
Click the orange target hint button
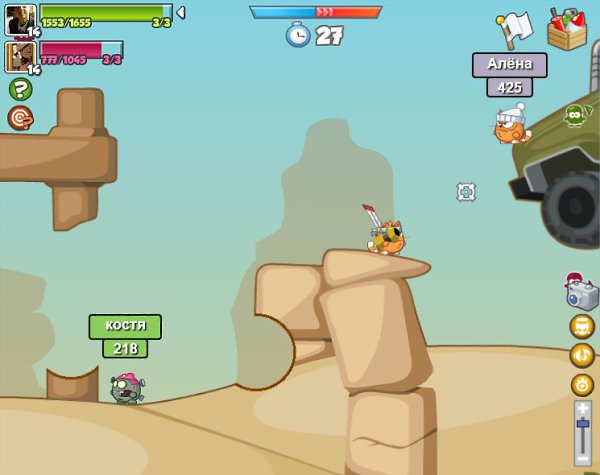coord(20,118)
